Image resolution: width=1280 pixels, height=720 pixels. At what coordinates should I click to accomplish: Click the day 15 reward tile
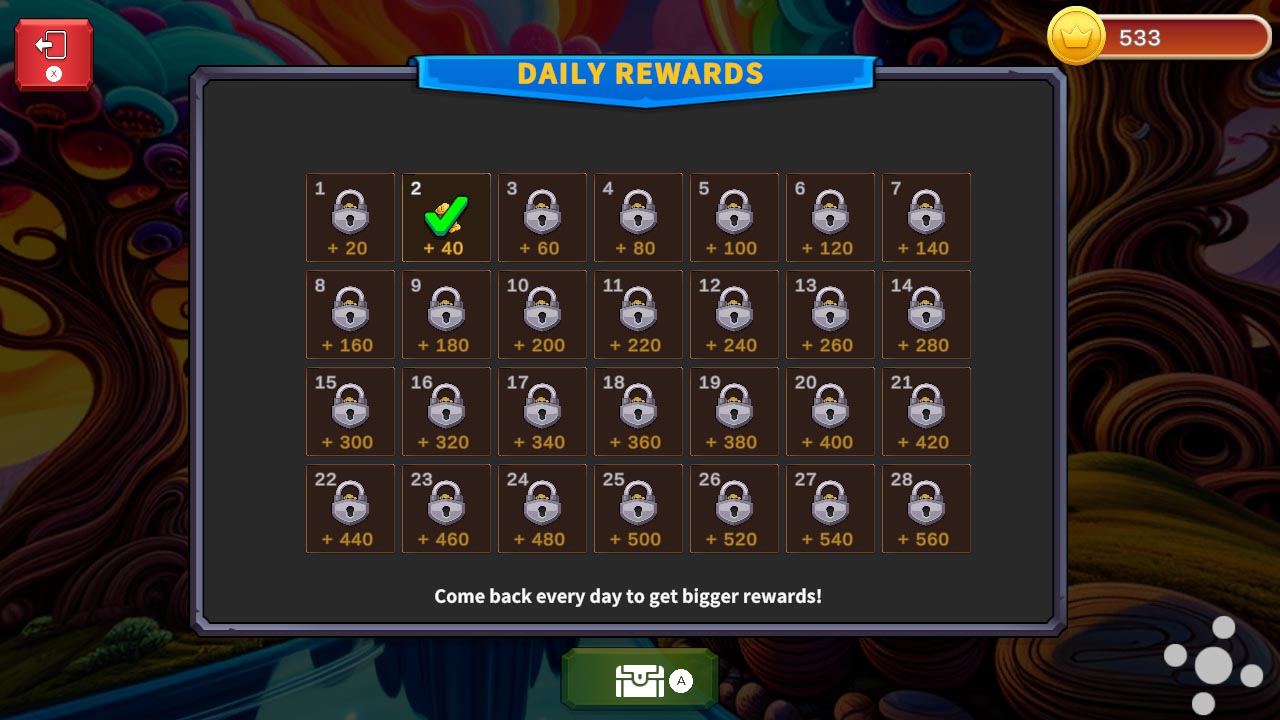(x=350, y=411)
